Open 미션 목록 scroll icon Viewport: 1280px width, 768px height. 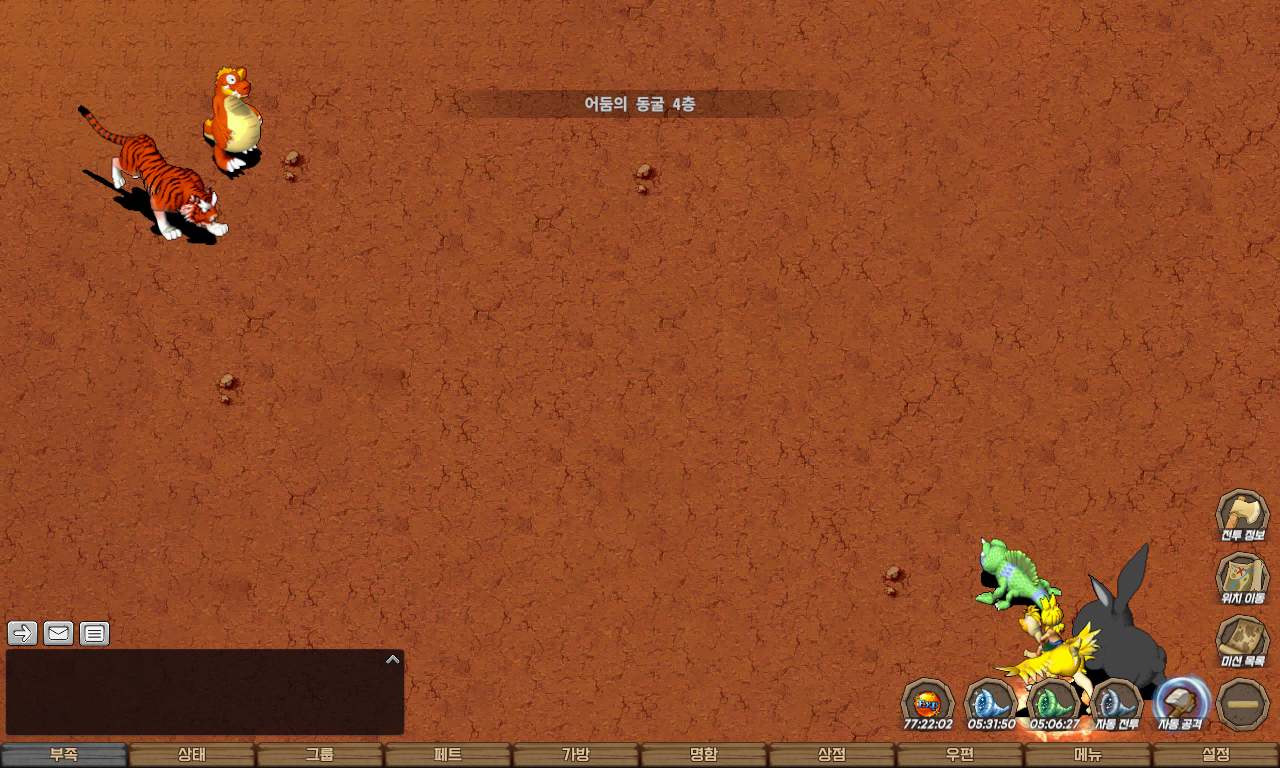(x=1242, y=641)
